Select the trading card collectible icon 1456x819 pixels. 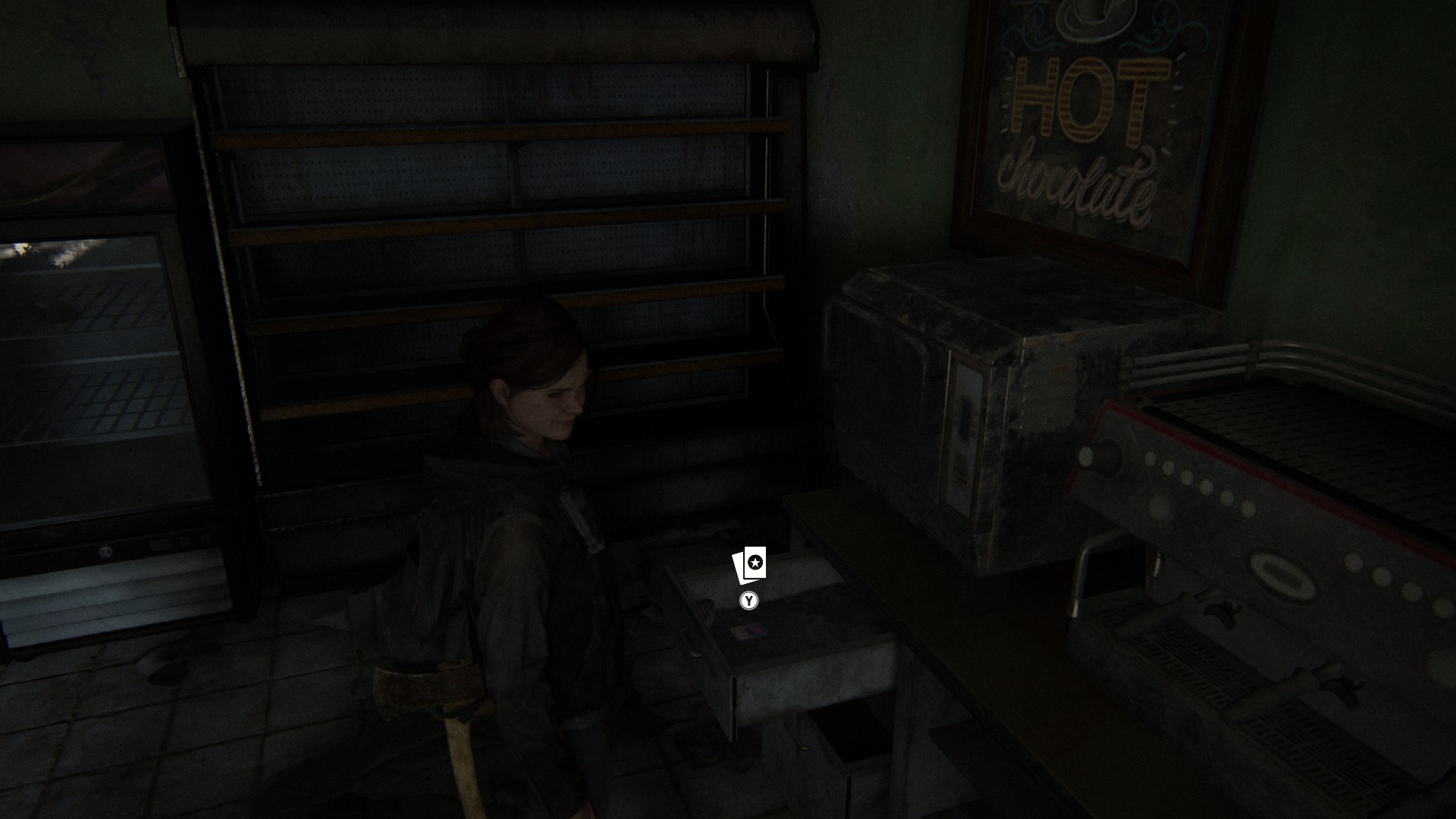749,565
